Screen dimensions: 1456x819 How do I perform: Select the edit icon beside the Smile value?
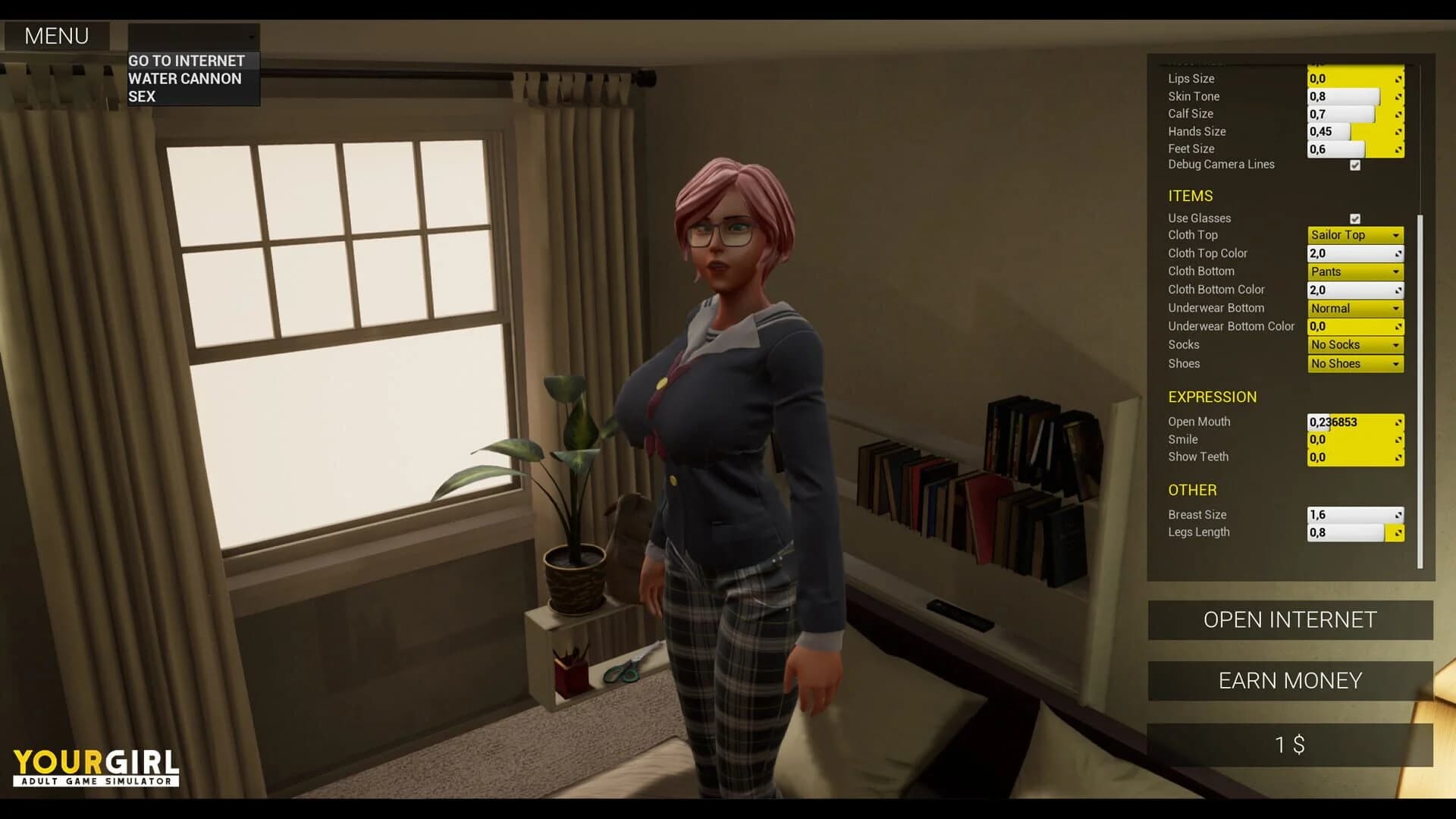(x=1399, y=440)
